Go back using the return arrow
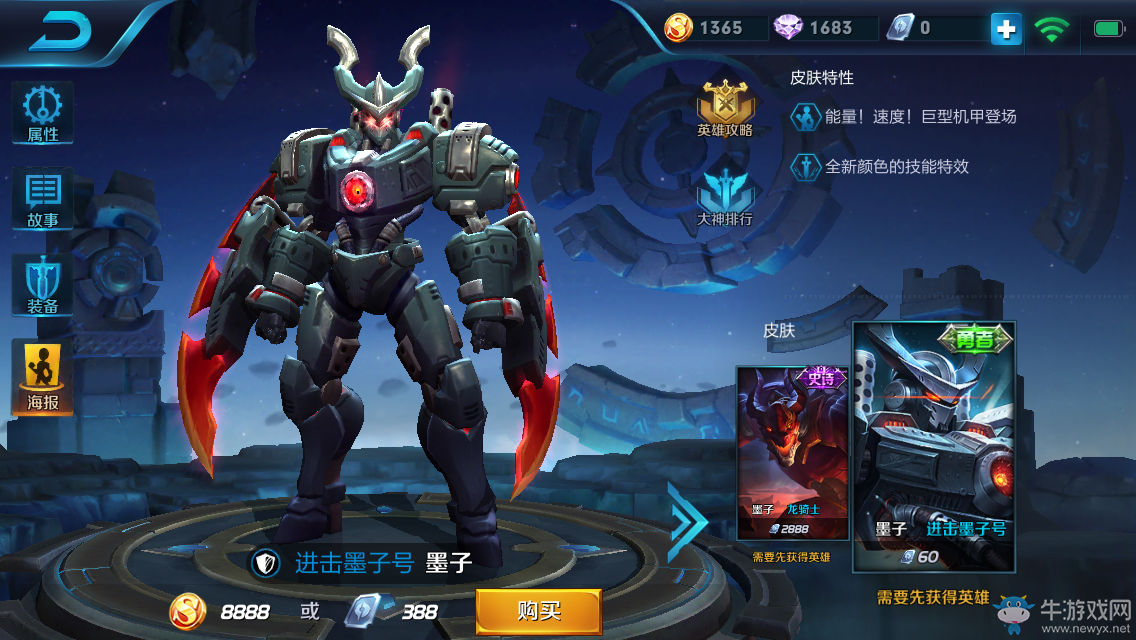 [x=60, y=32]
